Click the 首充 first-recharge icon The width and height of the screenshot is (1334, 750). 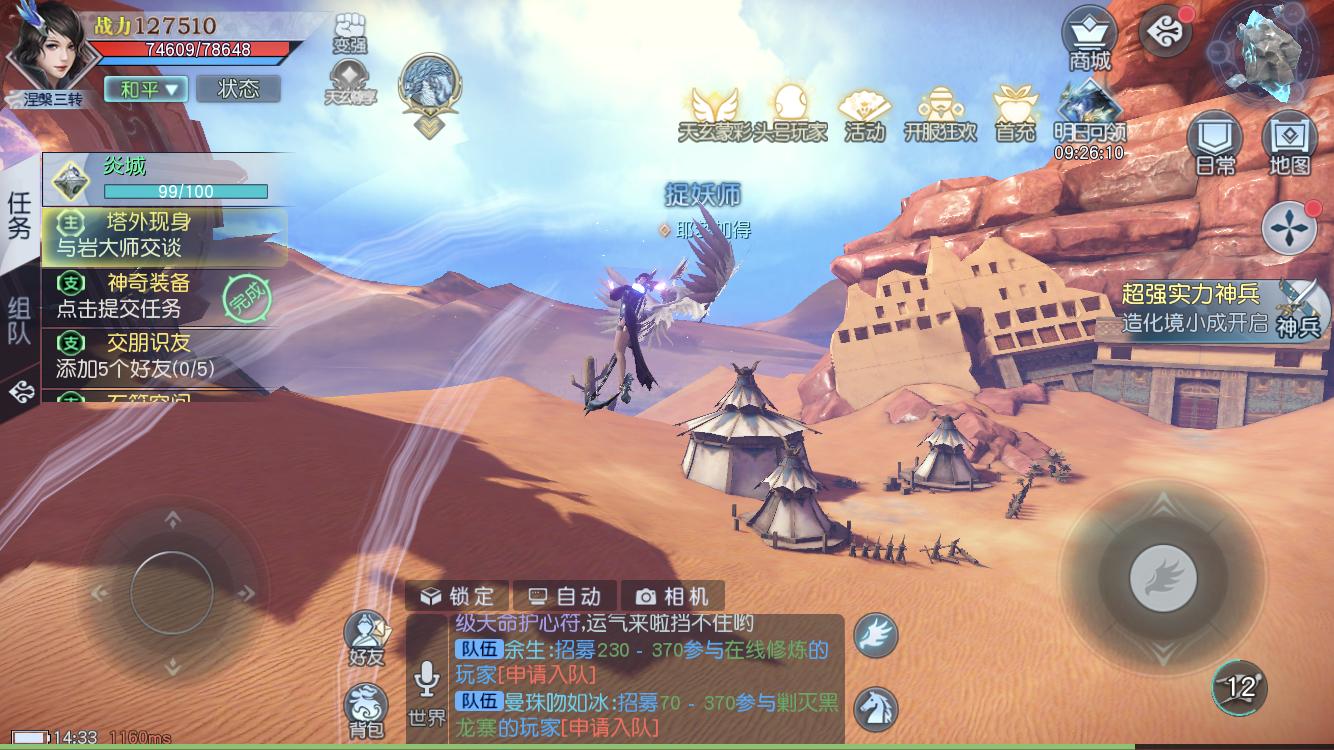1014,108
